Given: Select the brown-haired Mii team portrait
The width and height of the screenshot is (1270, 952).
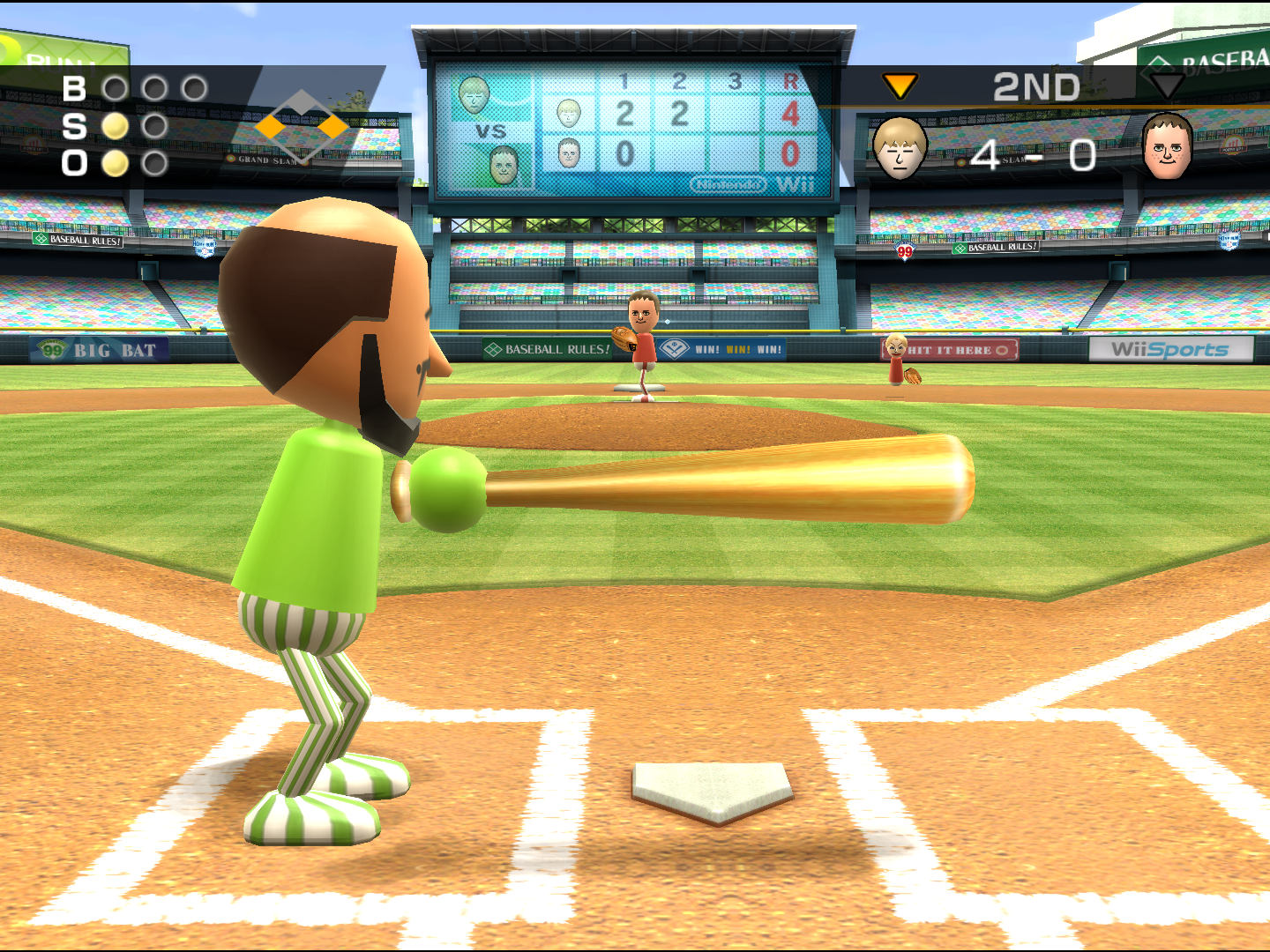Looking at the screenshot, I should click(x=1167, y=146).
